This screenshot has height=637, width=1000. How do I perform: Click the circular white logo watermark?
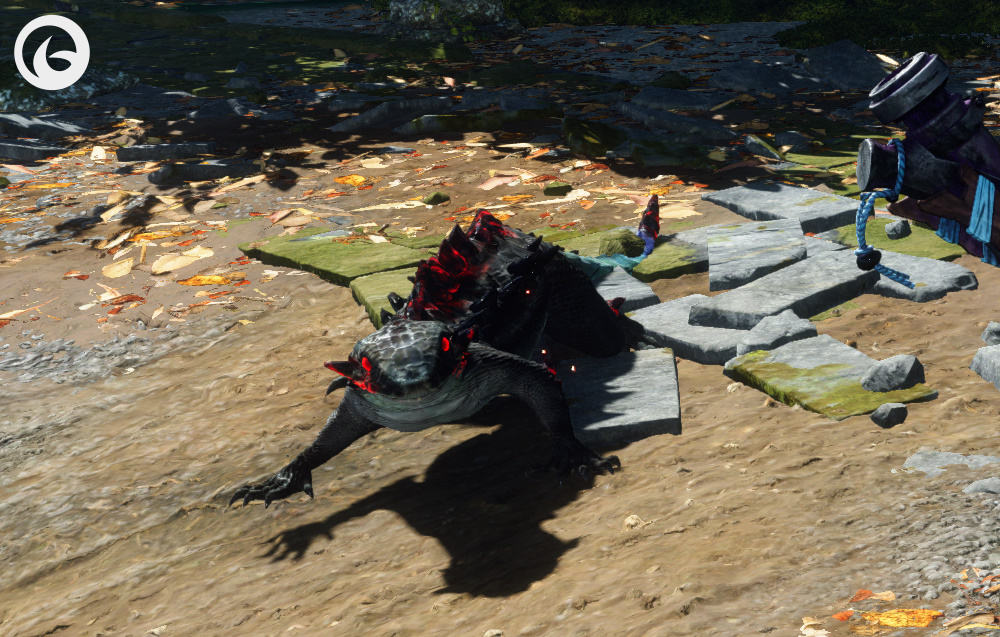click(52, 52)
